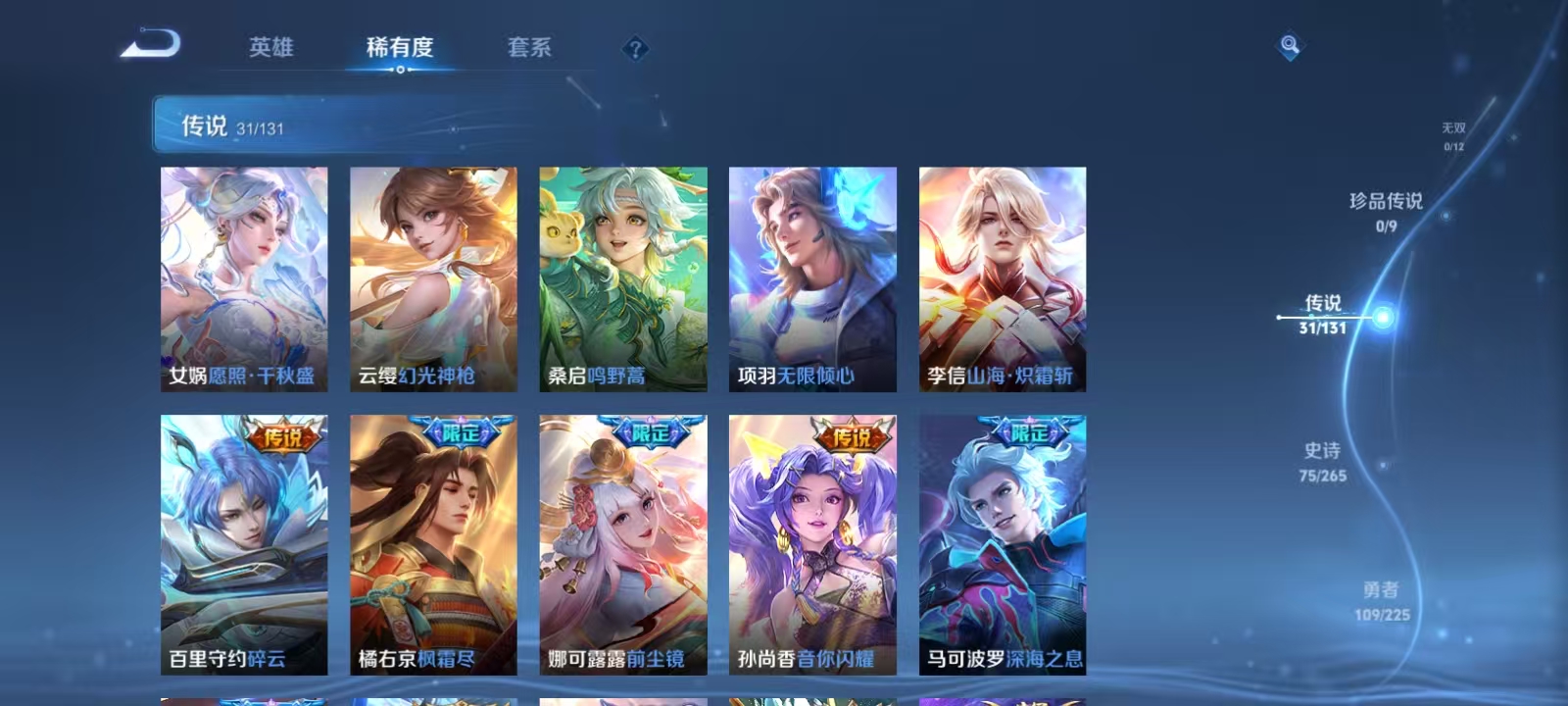Switch to the 套系 tab

(x=527, y=47)
